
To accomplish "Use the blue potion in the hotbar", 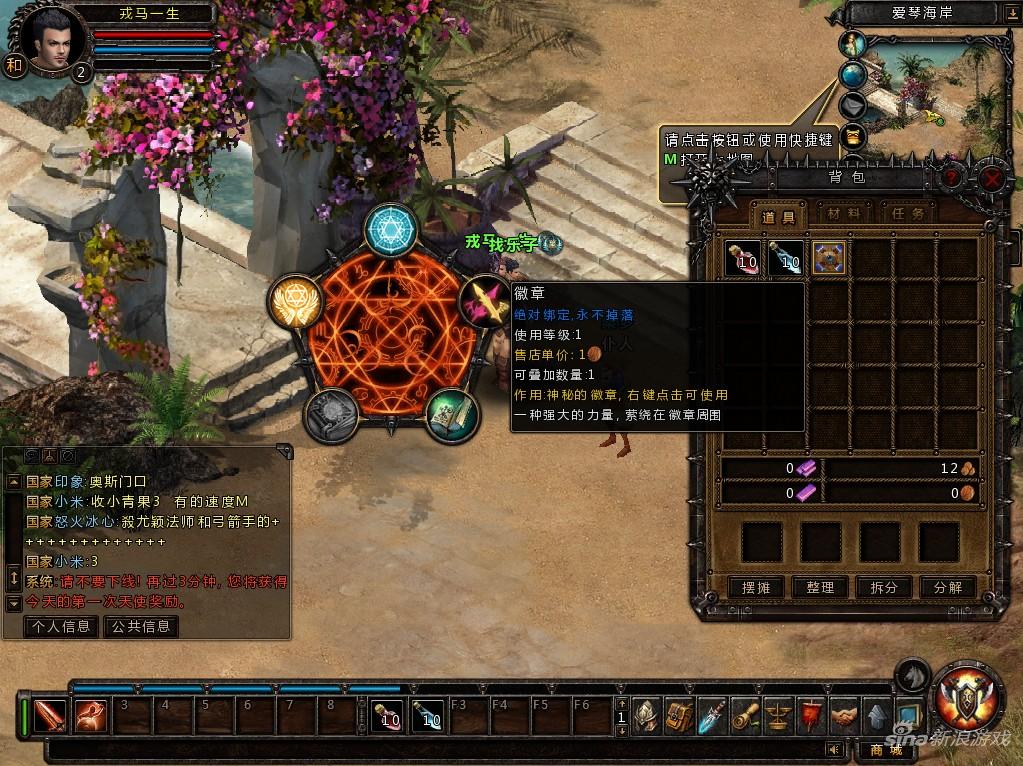I will point(427,716).
